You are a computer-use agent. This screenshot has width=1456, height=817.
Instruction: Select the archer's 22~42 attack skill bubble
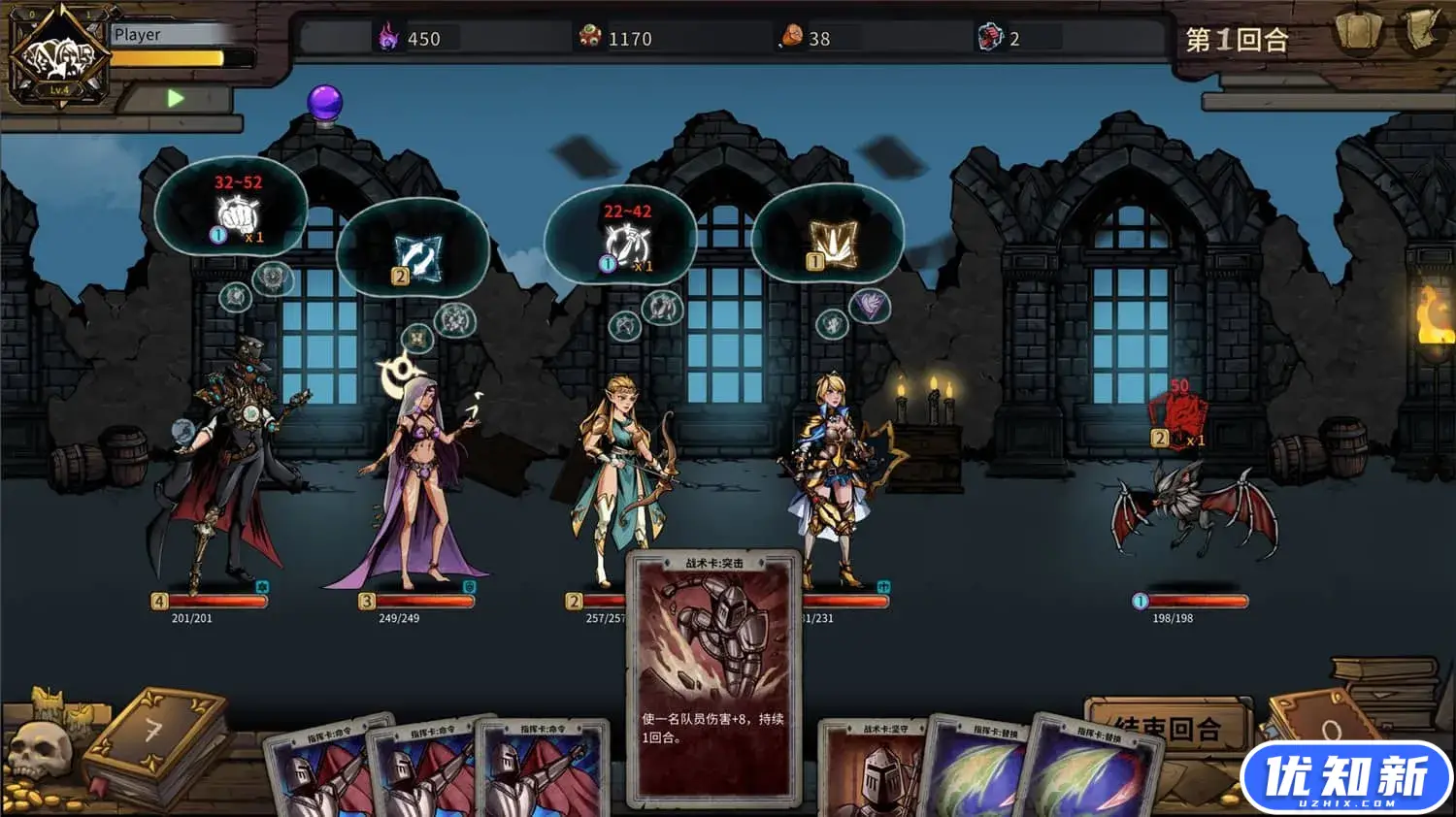pyautogui.click(x=621, y=238)
